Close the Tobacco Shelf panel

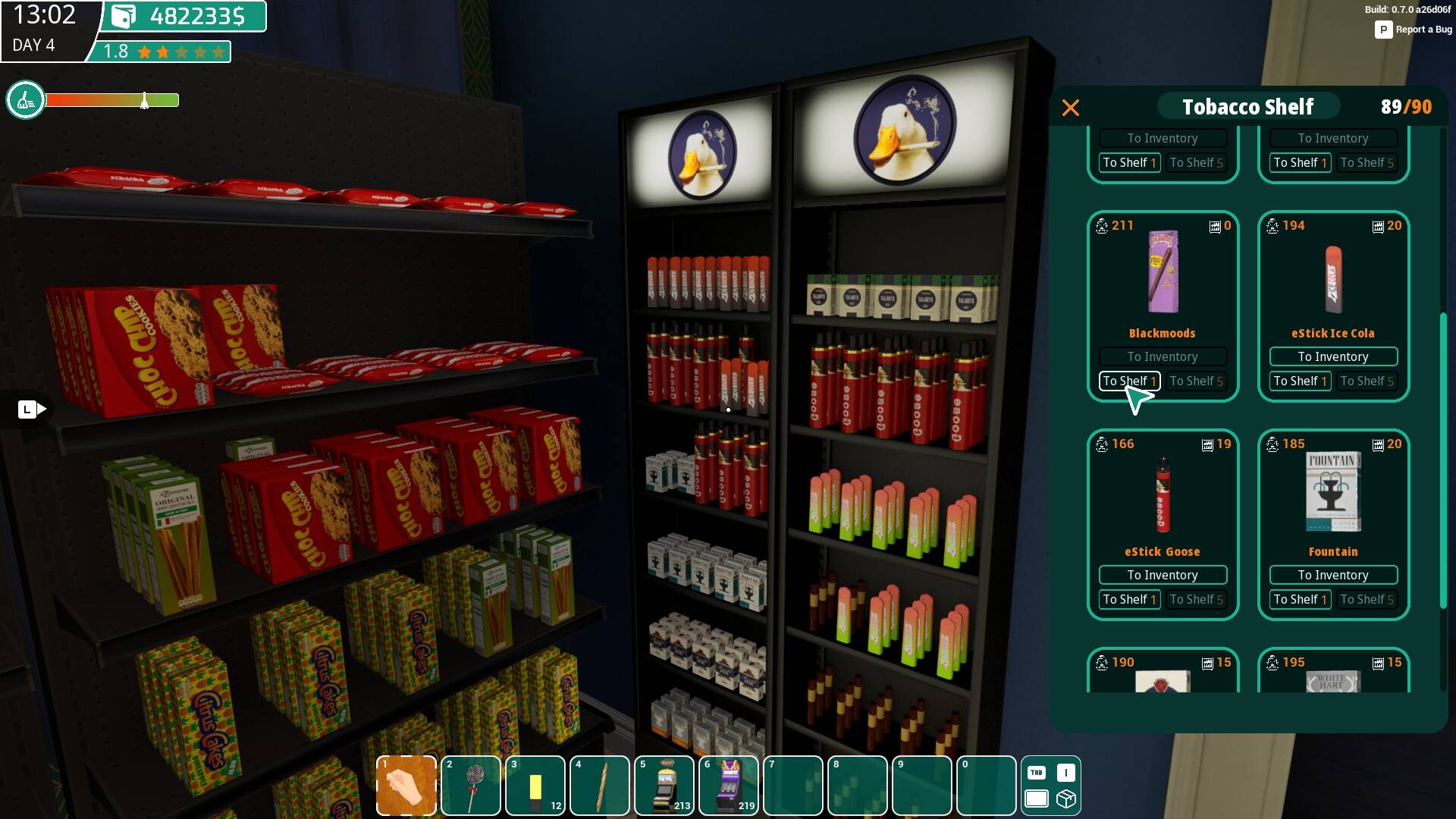(1070, 108)
